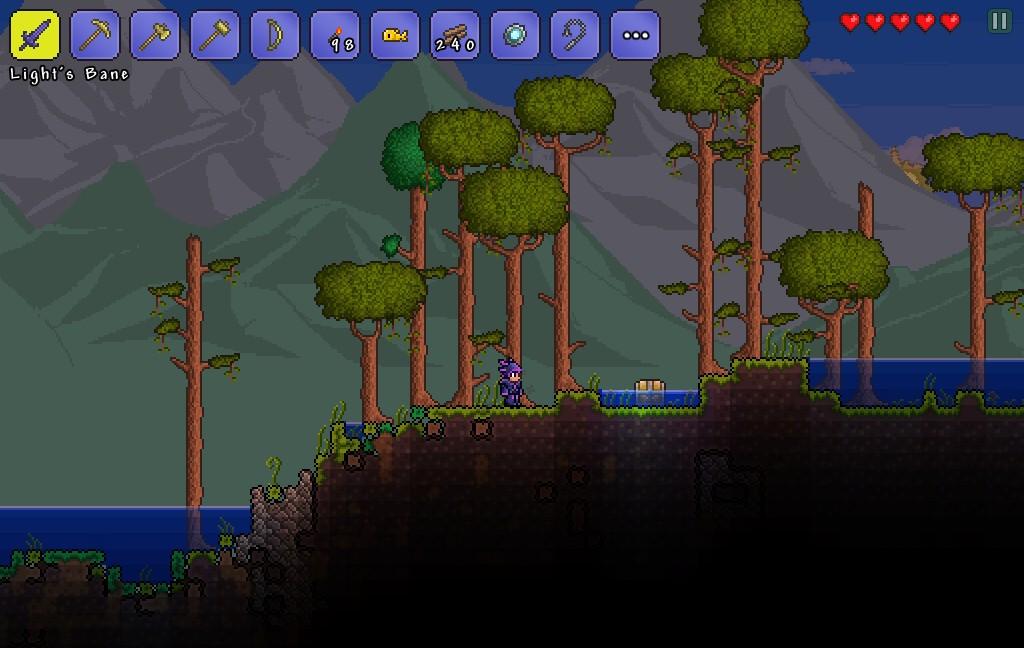Image resolution: width=1024 pixels, height=648 pixels.
Task: Select the wood stack of 240
Action: (x=455, y=35)
